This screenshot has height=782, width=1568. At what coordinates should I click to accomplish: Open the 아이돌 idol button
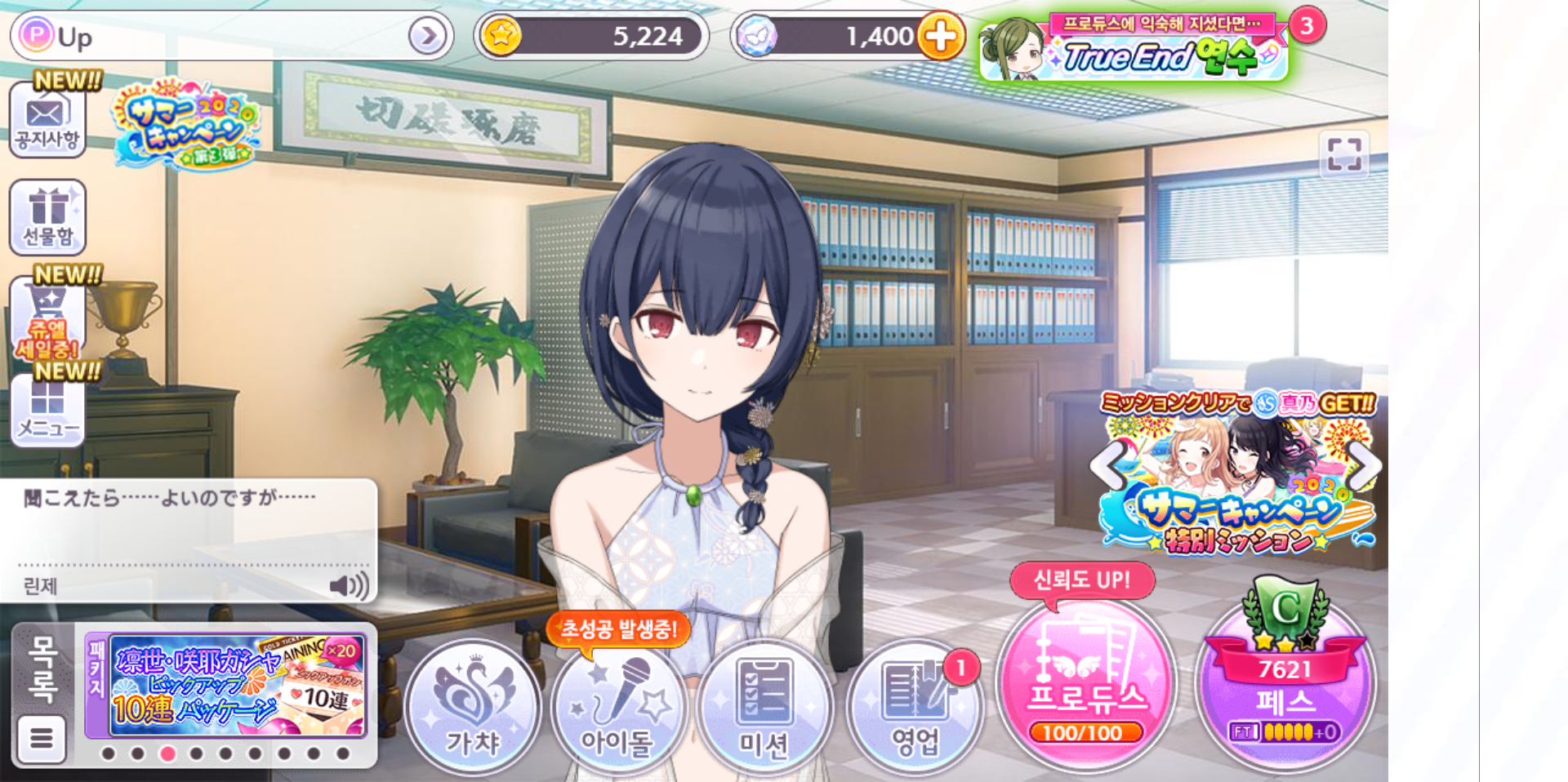(x=617, y=707)
